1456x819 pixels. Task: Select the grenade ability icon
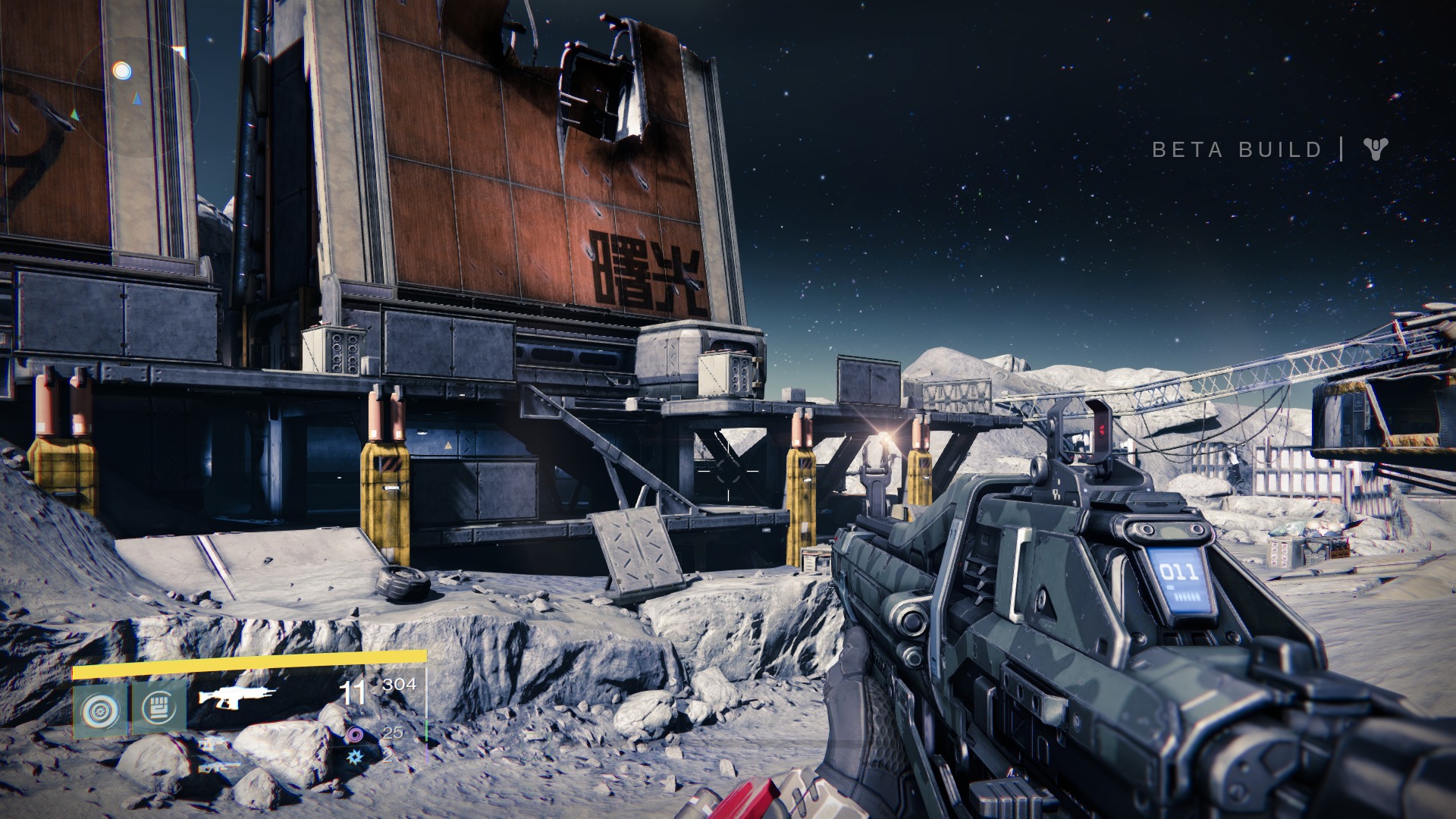(100, 711)
